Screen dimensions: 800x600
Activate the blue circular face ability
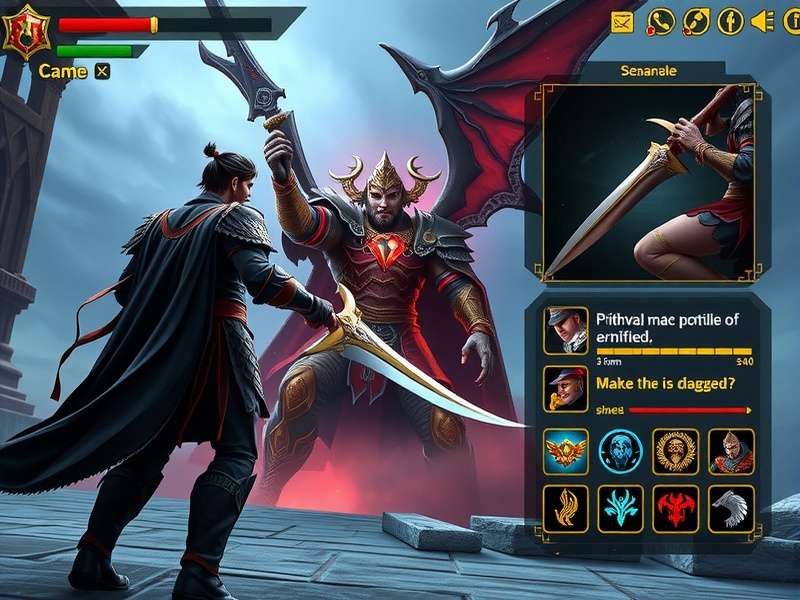620,451
